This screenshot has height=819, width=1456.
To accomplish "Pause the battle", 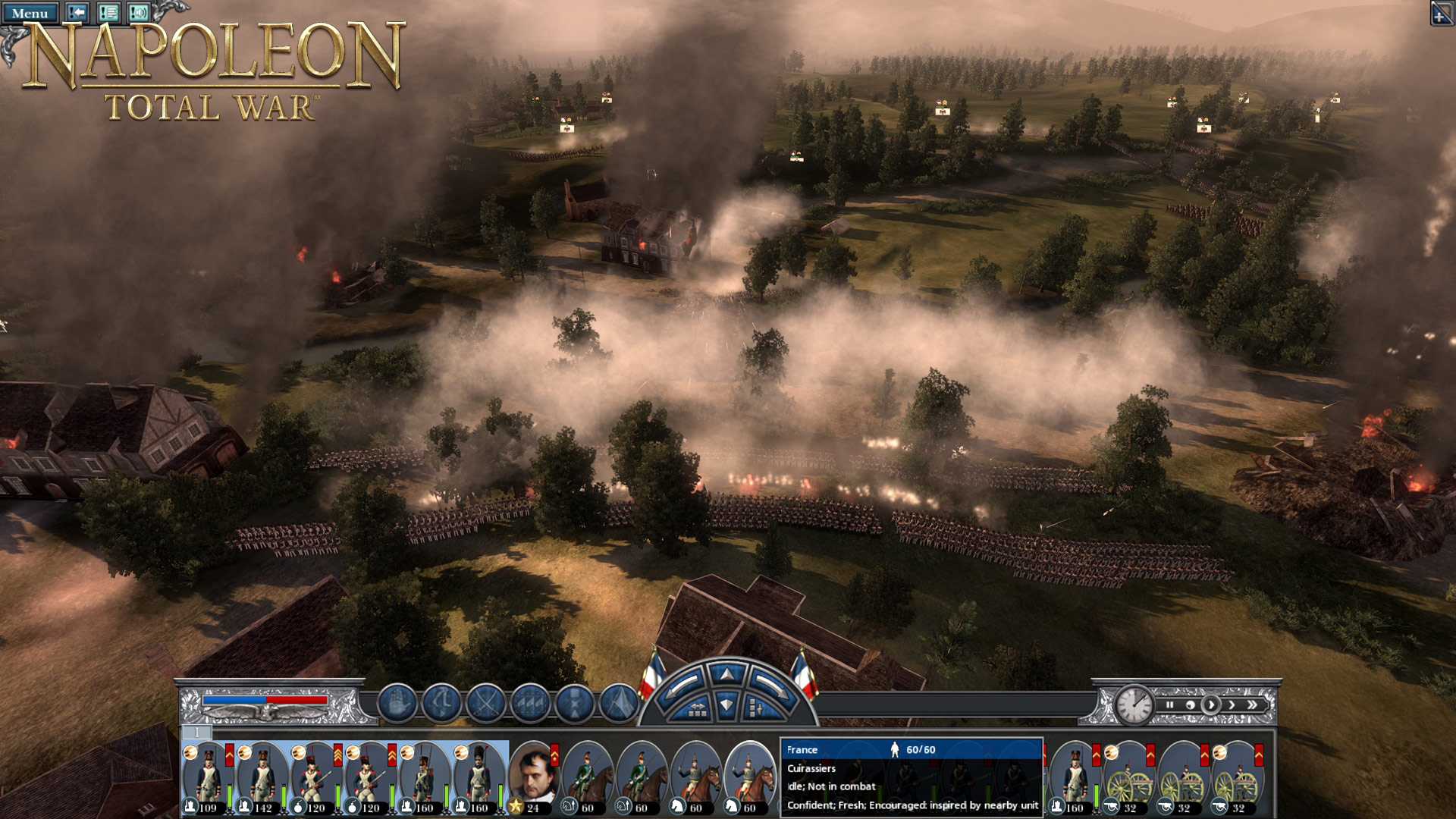I will (x=1169, y=705).
